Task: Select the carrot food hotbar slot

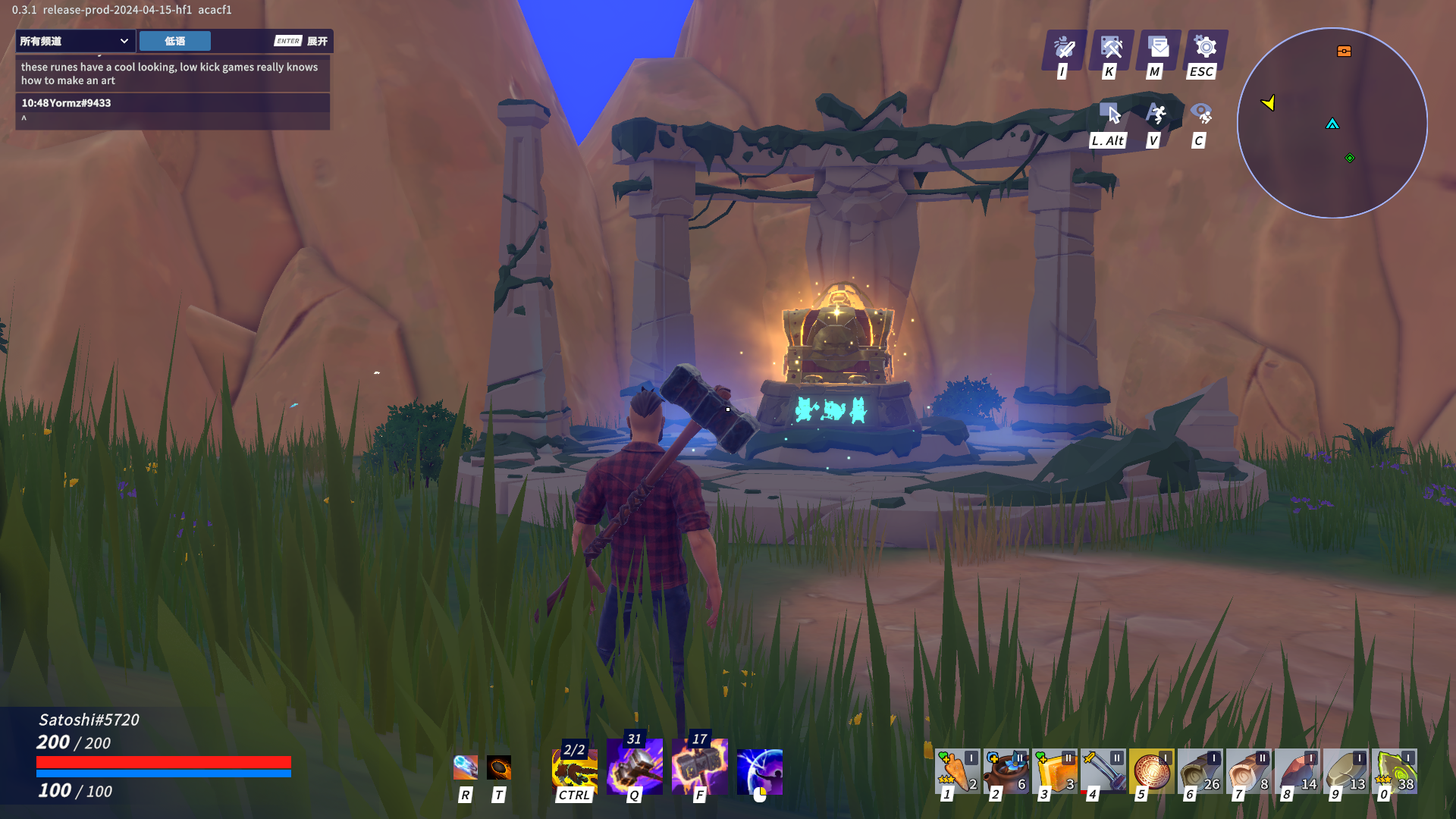Action: (x=957, y=771)
